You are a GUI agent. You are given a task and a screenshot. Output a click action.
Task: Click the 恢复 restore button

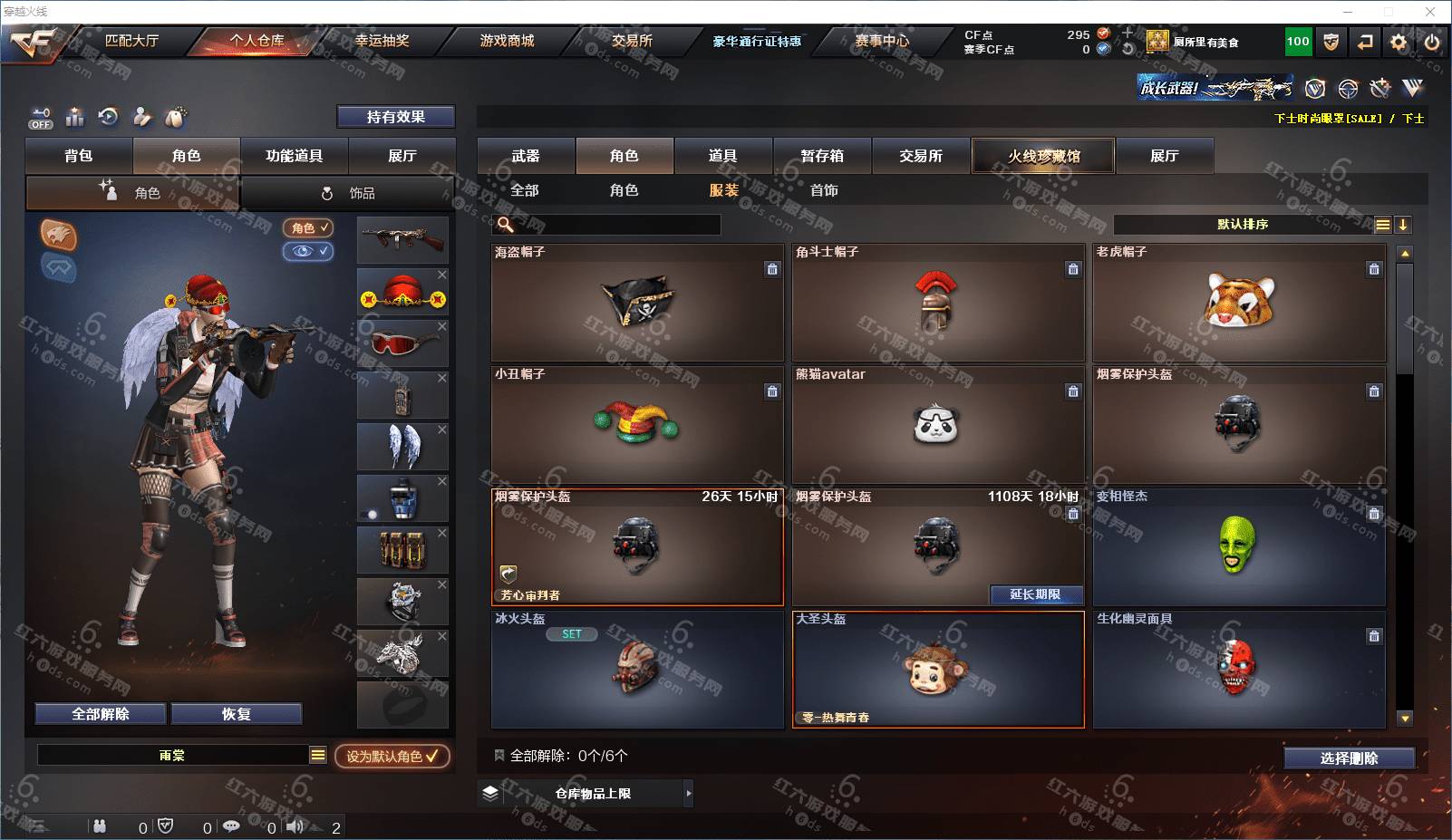pyautogui.click(x=236, y=714)
